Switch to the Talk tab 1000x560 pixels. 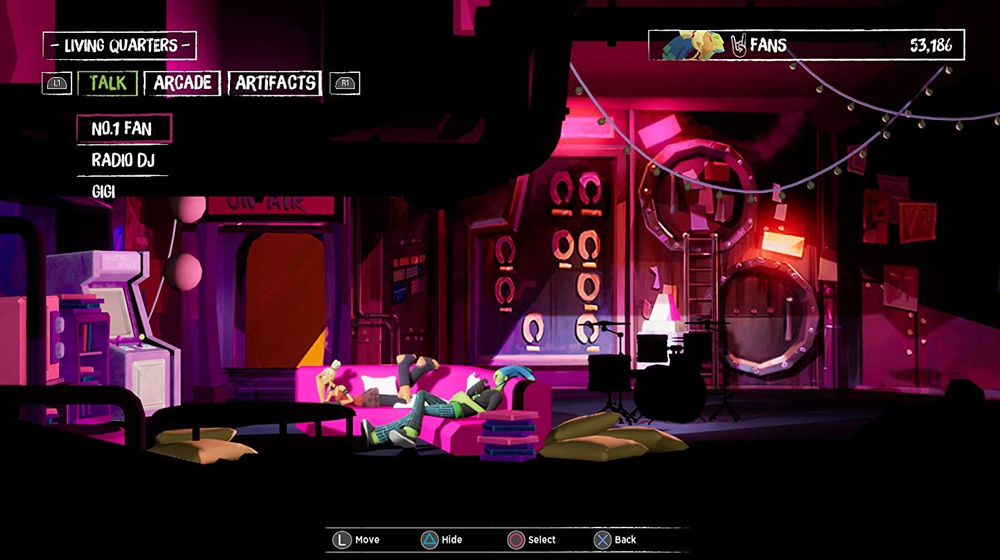click(x=108, y=83)
